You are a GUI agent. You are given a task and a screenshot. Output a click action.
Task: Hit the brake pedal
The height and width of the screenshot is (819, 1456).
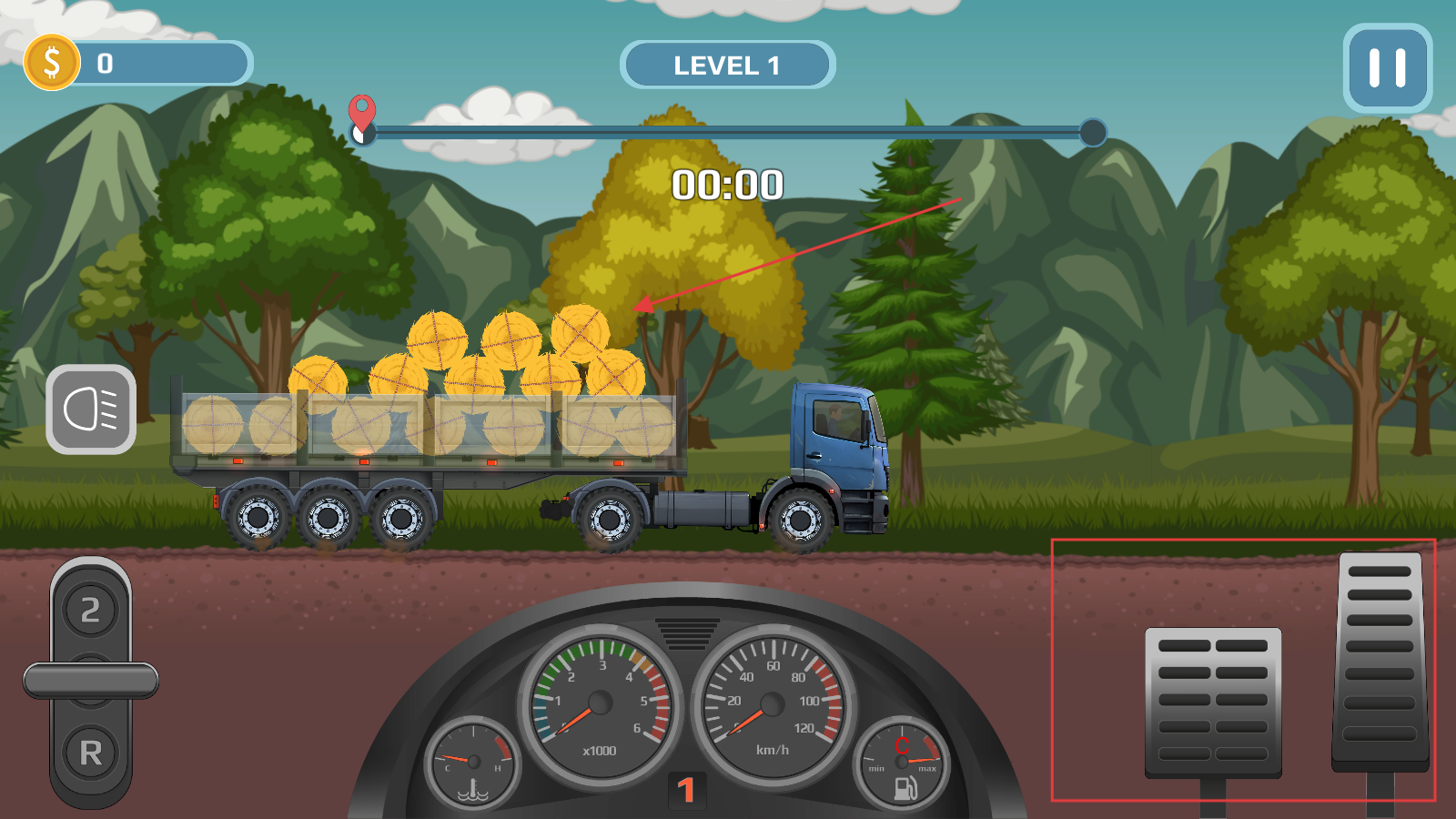tap(1213, 701)
